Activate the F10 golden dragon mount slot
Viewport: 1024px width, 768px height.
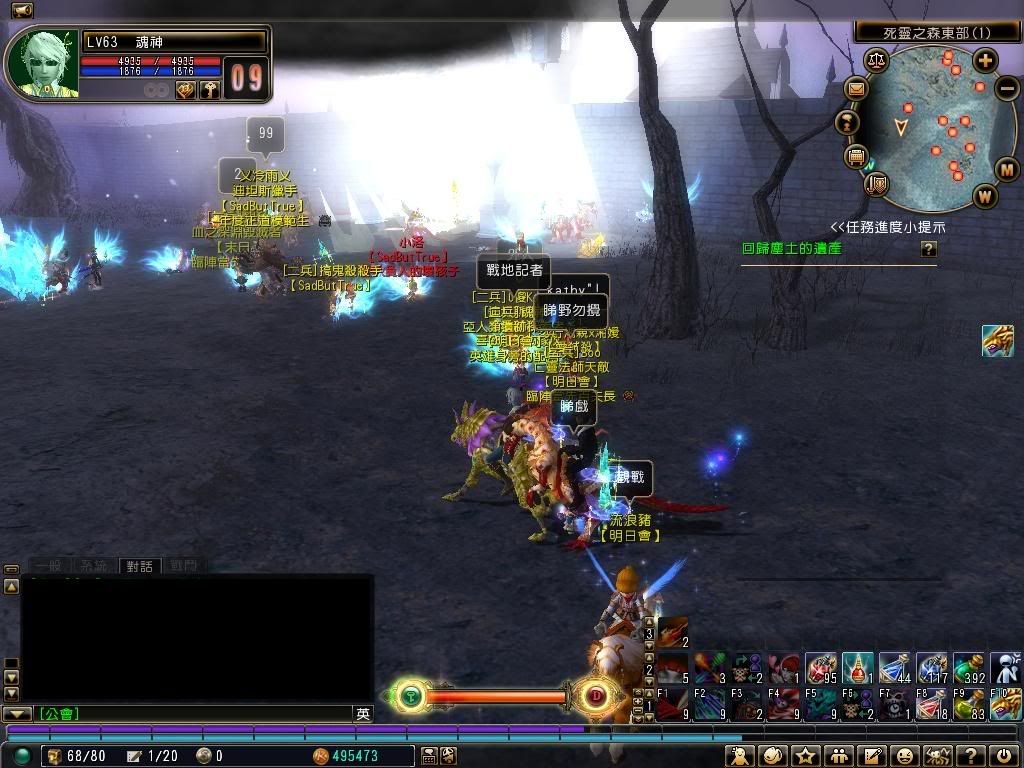(1006, 704)
